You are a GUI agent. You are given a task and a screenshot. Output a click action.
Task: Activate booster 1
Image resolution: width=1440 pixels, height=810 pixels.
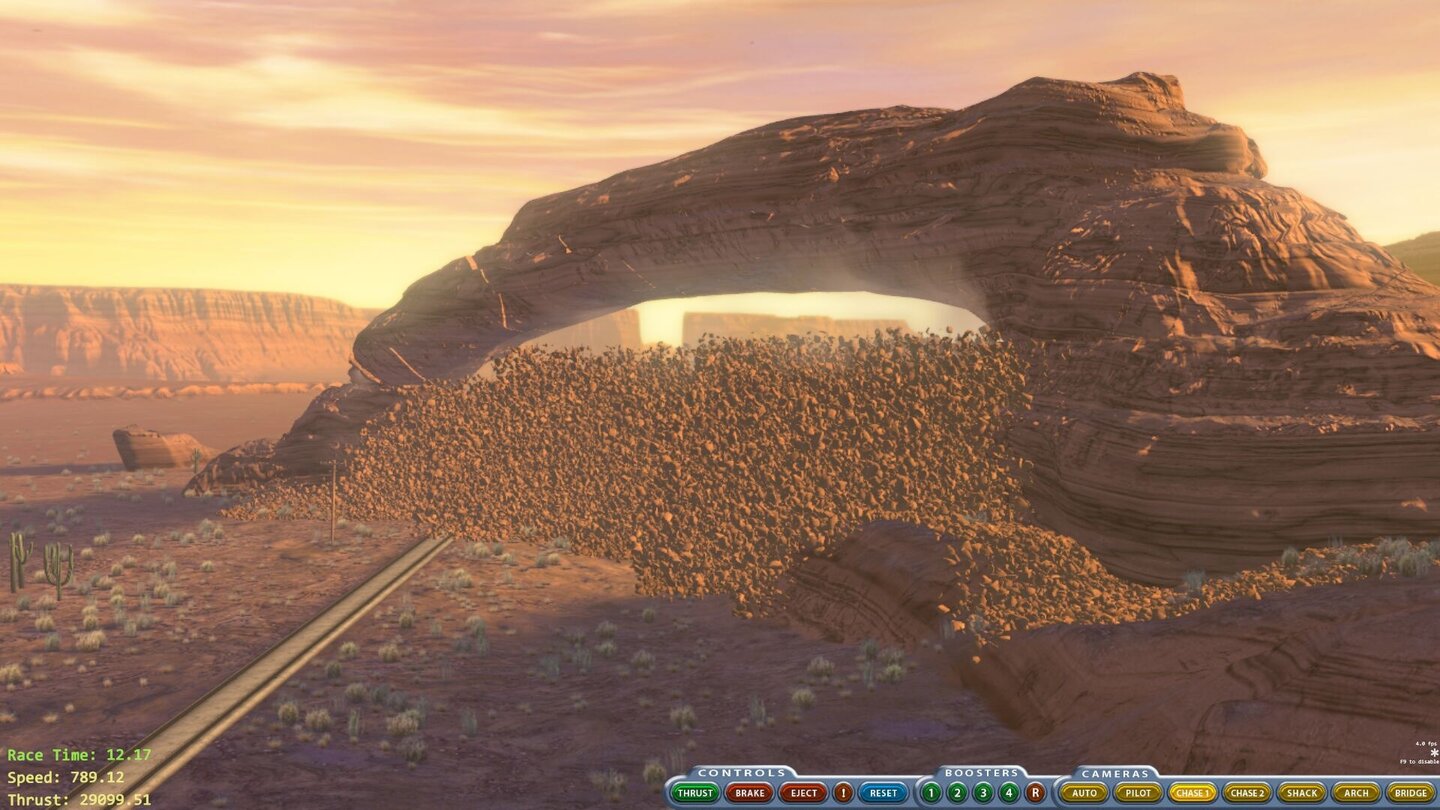pyautogui.click(x=929, y=792)
